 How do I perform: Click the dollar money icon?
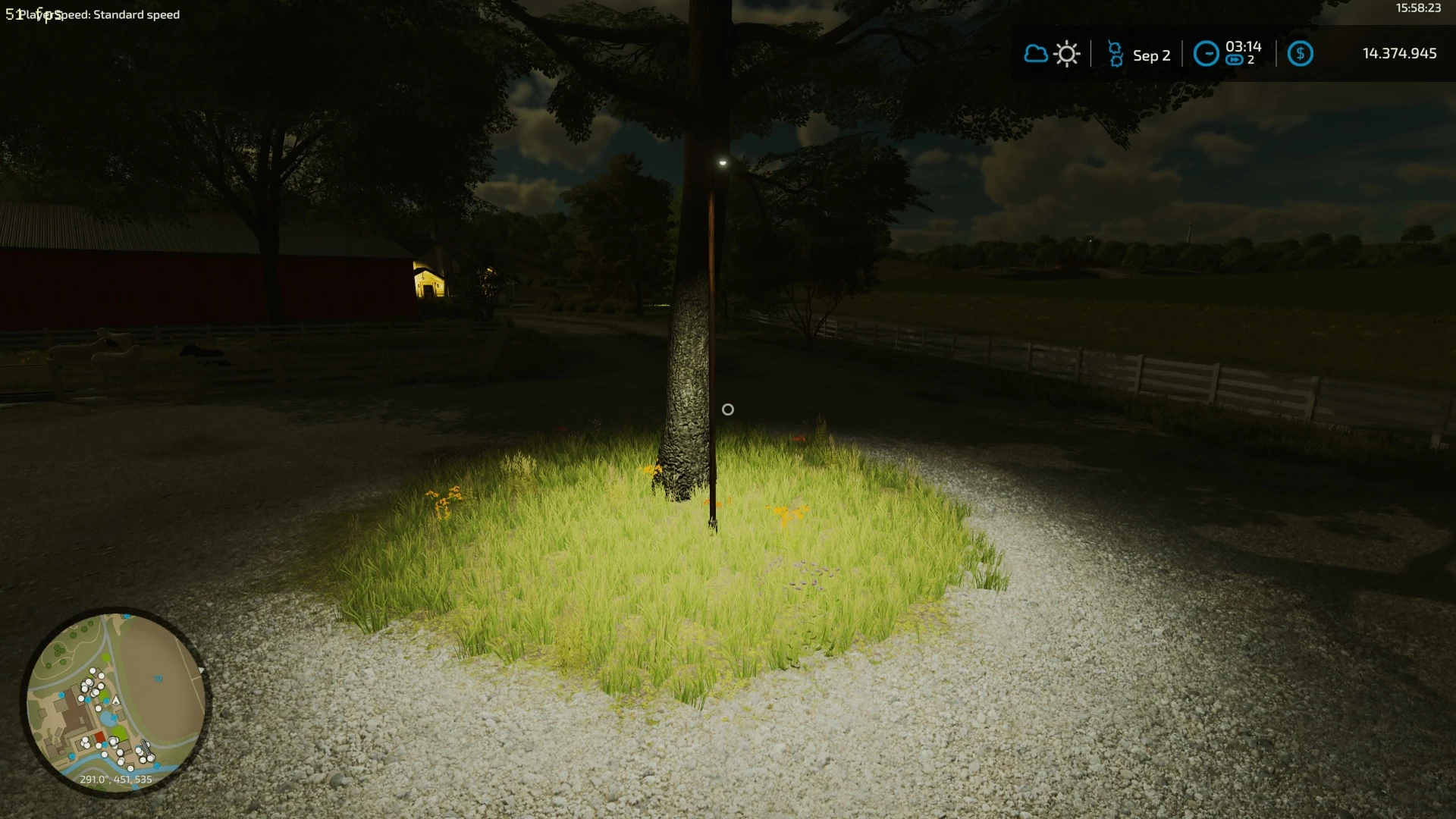coord(1300,54)
